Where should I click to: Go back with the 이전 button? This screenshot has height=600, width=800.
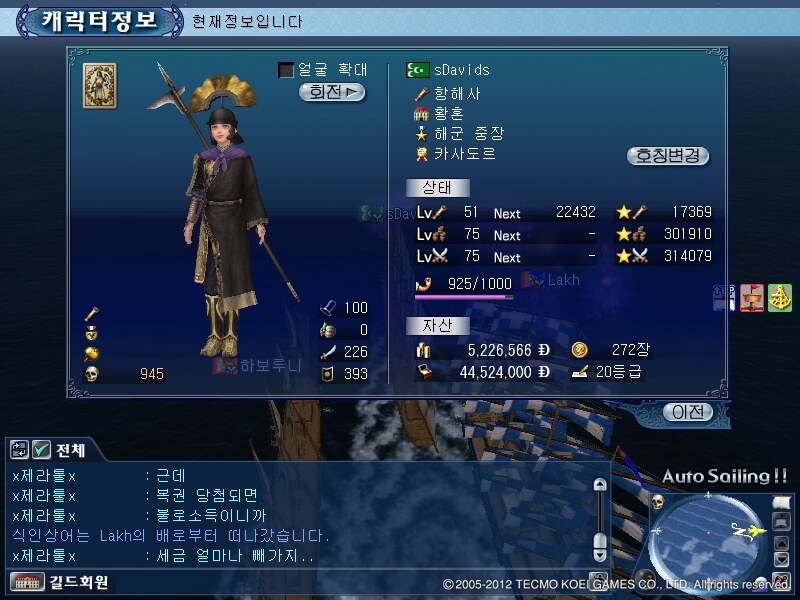click(x=688, y=412)
